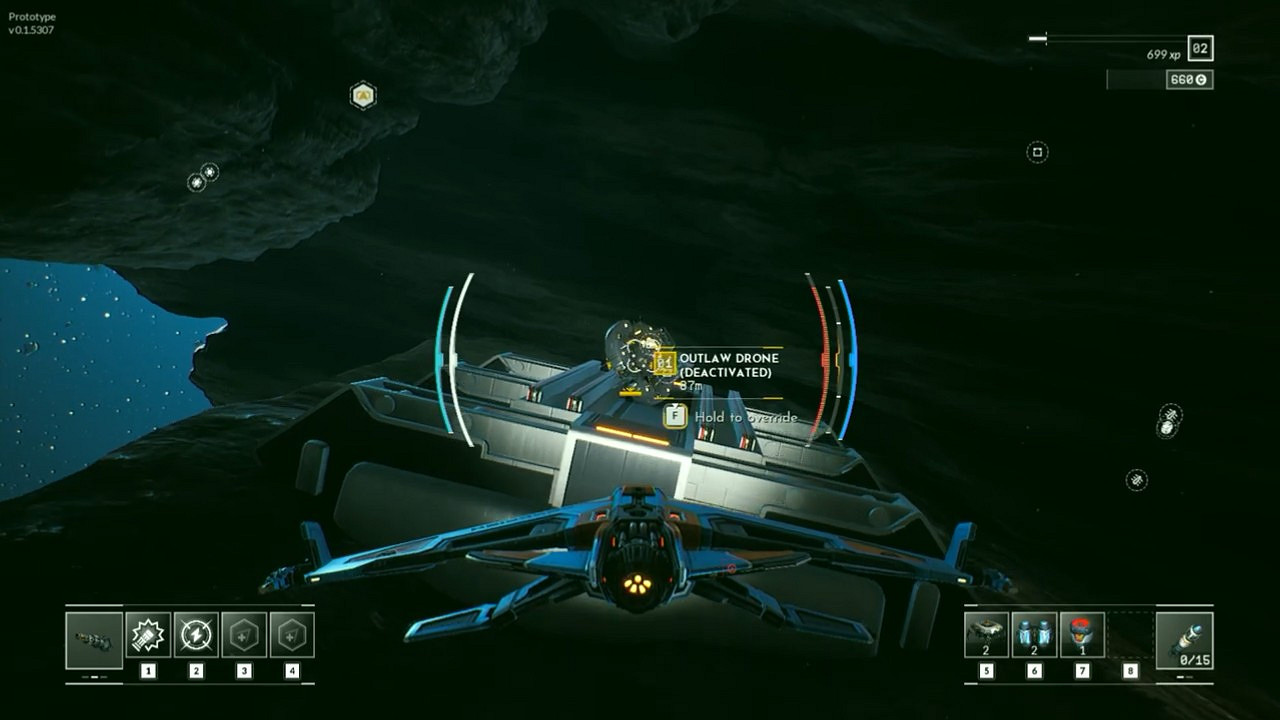Select the small circular marker near top-right
The width and height of the screenshot is (1280, 720).
click(1036, 151)
